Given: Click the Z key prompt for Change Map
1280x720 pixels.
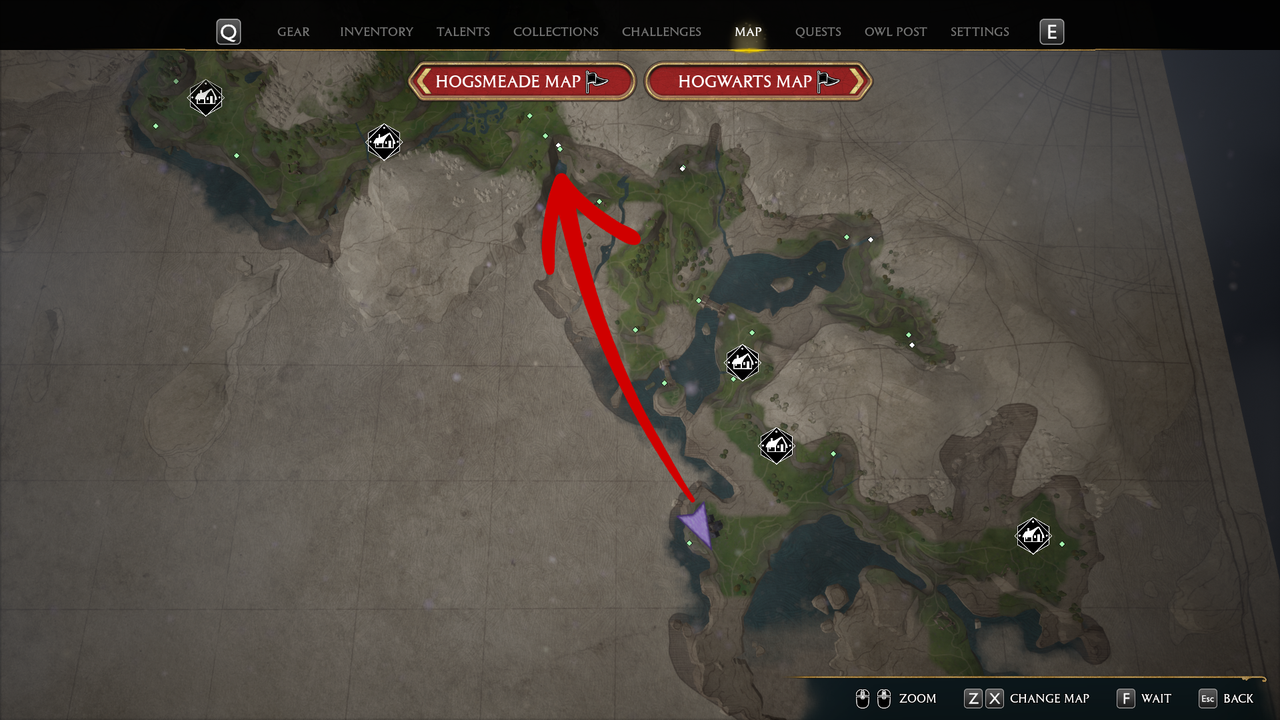Looking at the screenshot, I should [971, 698].
